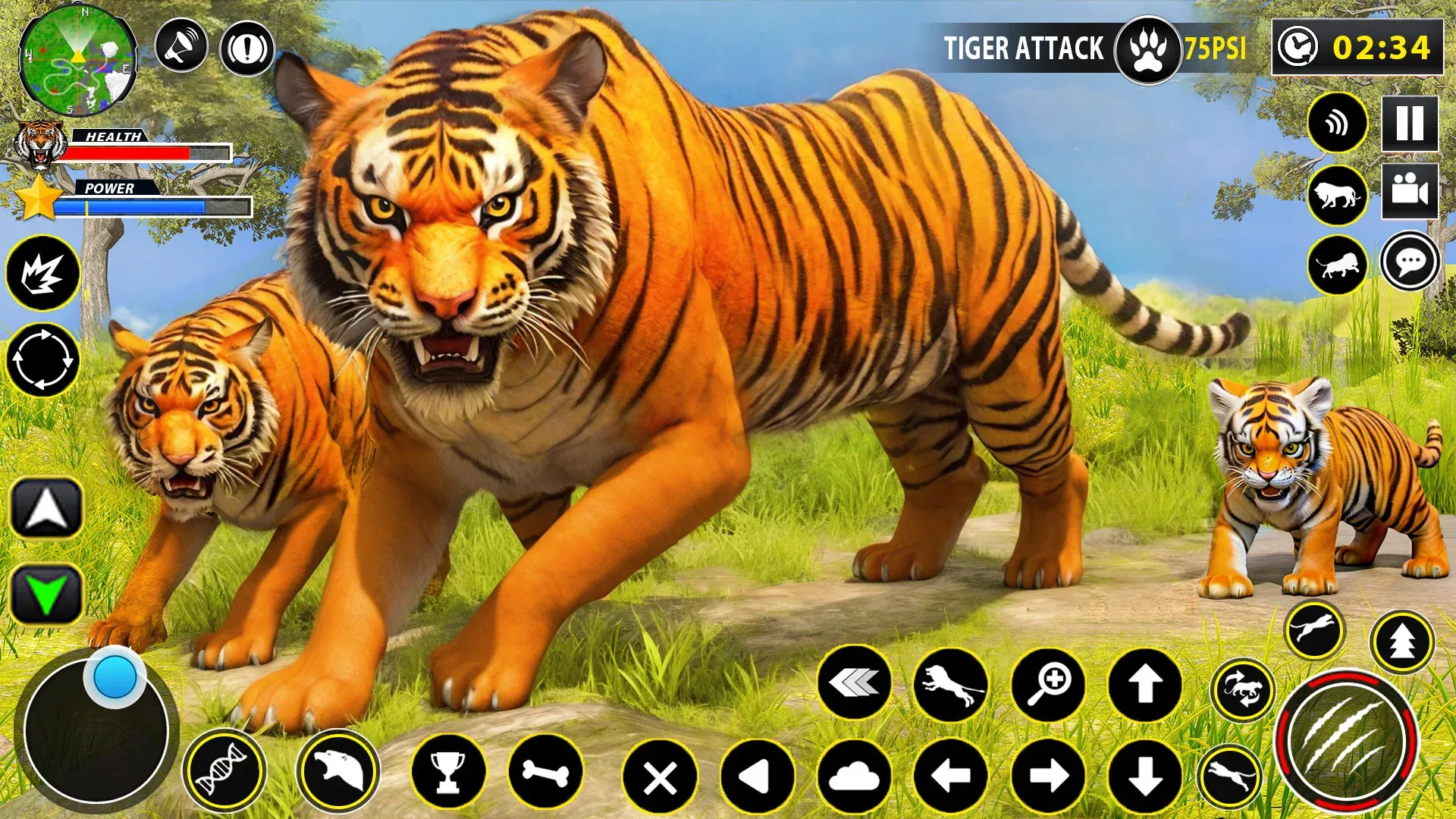The height and width of the screenshot is (819, 1456).
Task: Tap the double chevron rewind button
Action: click(854, 683)
